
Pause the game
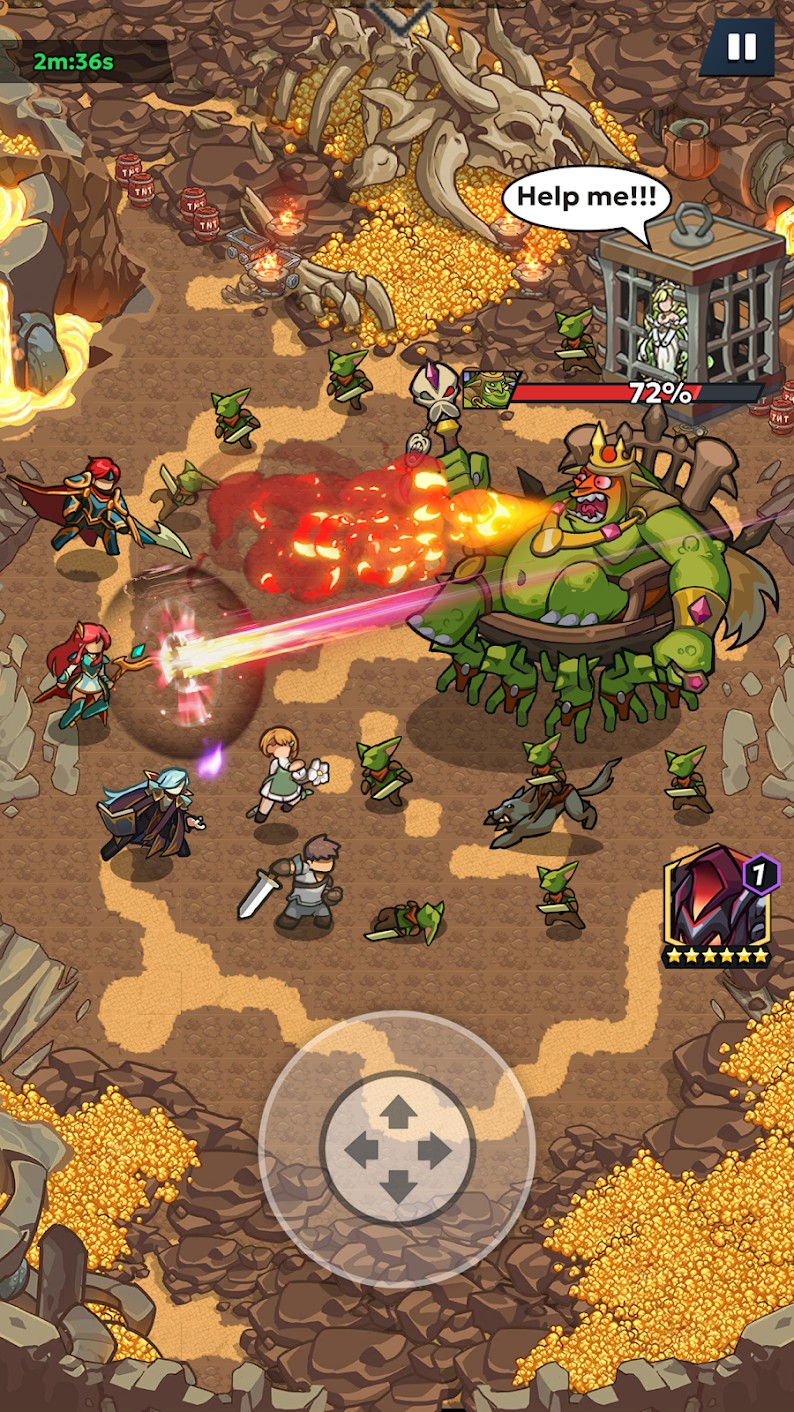pos(741,47)
